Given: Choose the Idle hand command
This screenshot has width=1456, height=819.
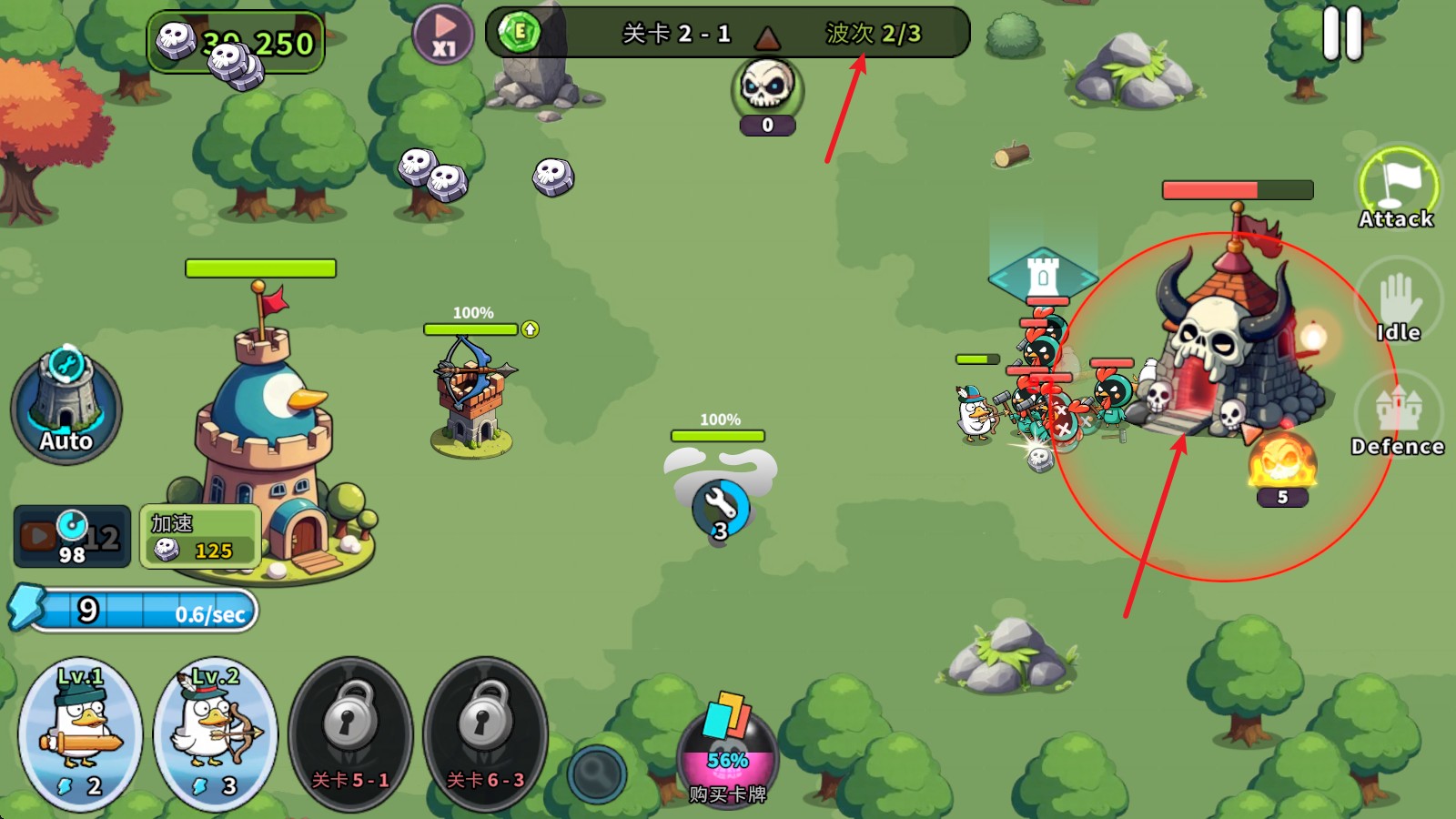Looking at the screenshot, I should click(1398, 305).
